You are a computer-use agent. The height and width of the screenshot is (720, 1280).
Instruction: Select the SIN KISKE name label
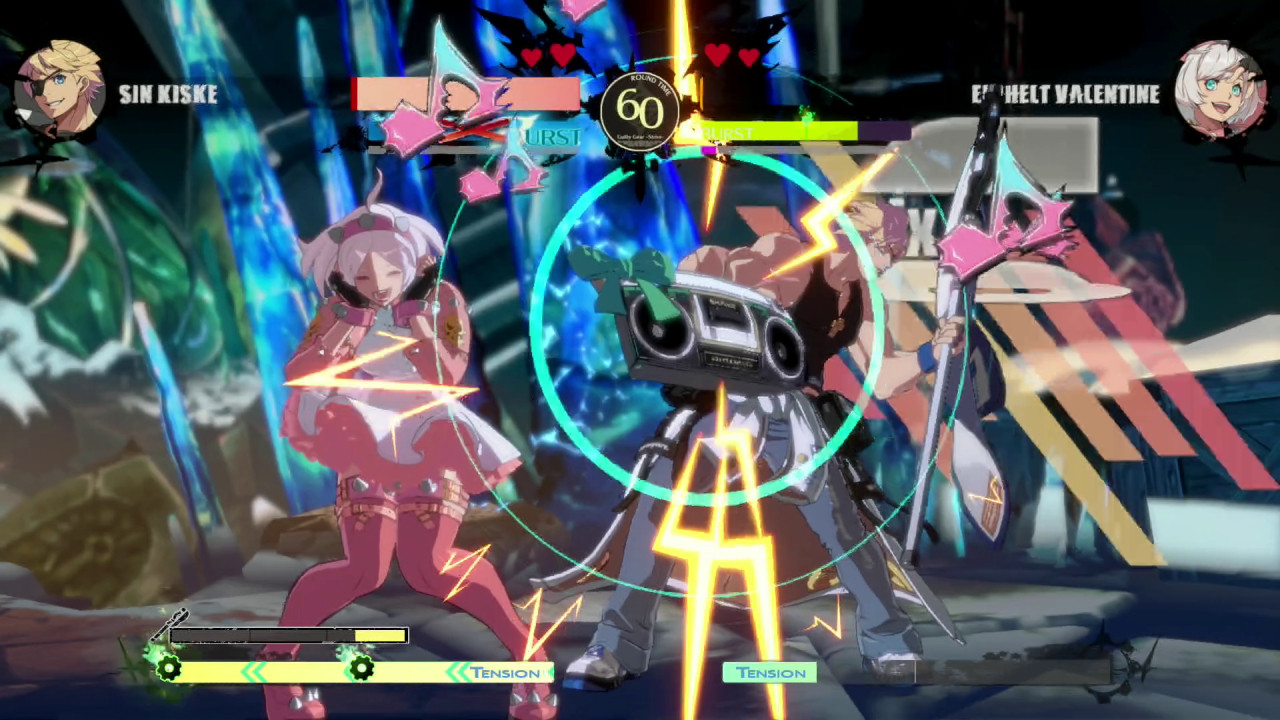(168, 96)
